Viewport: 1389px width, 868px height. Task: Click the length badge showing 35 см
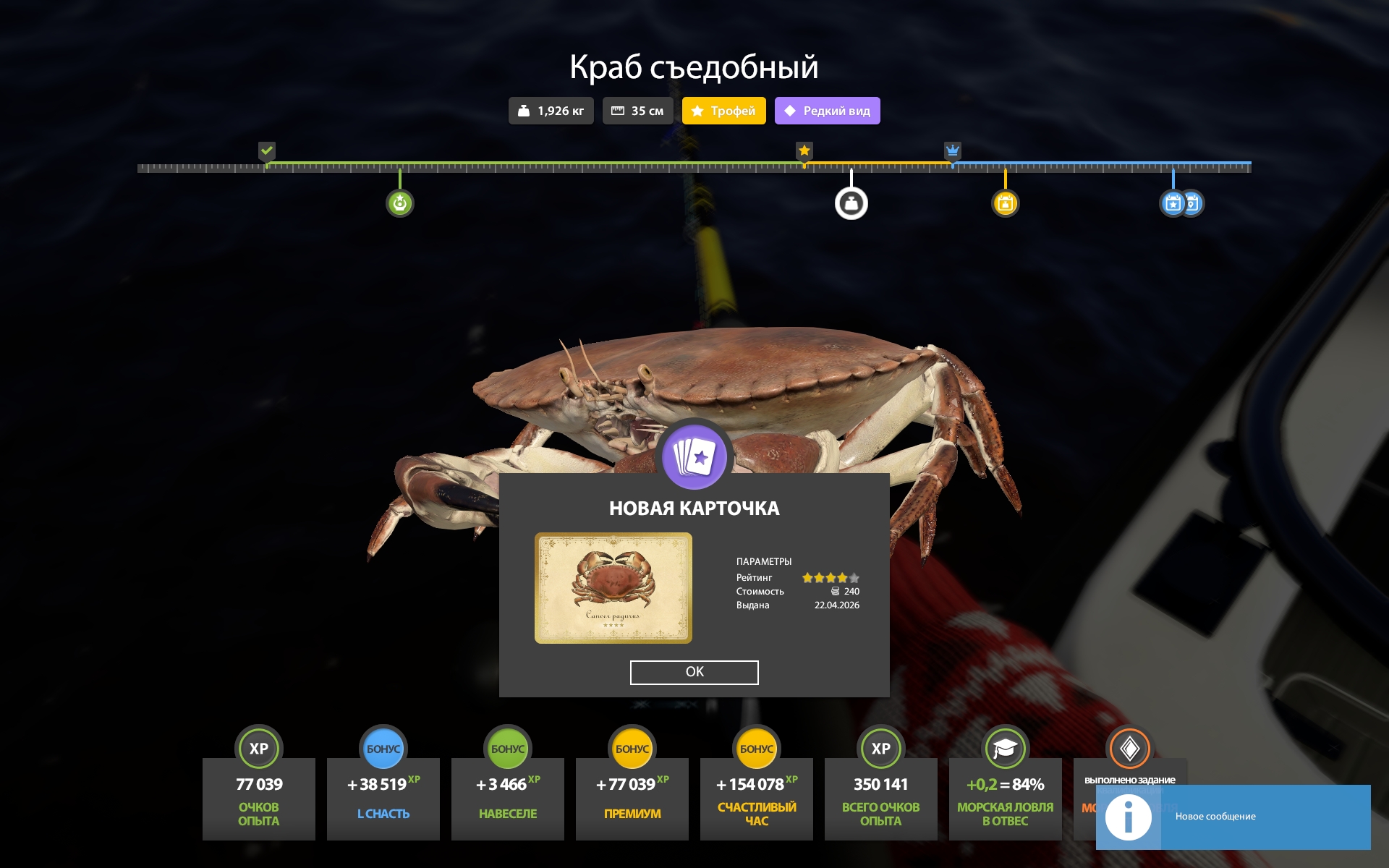(x=637, y=111)
